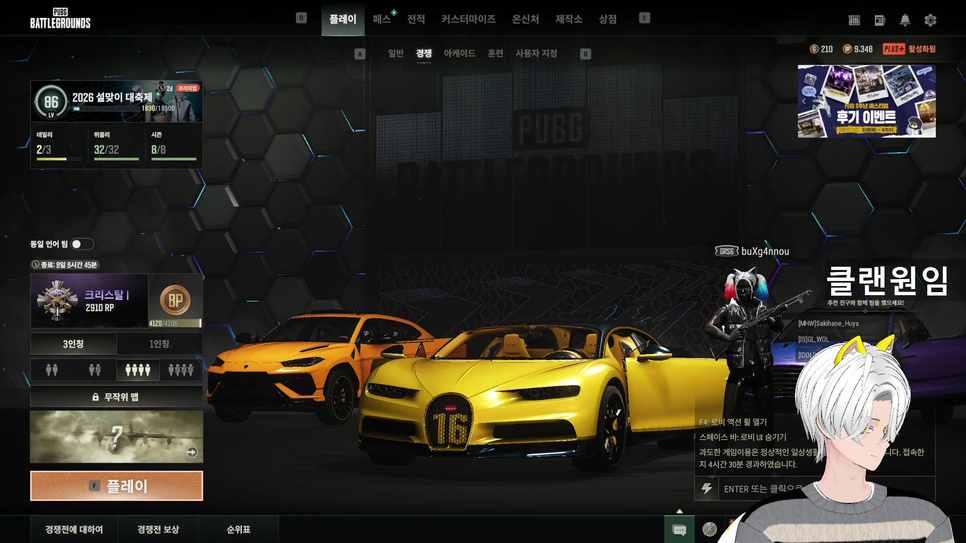This screenshot has height=543, width=966.
Task: Click the orange 플레이 start button
Action: coord(116,486)
